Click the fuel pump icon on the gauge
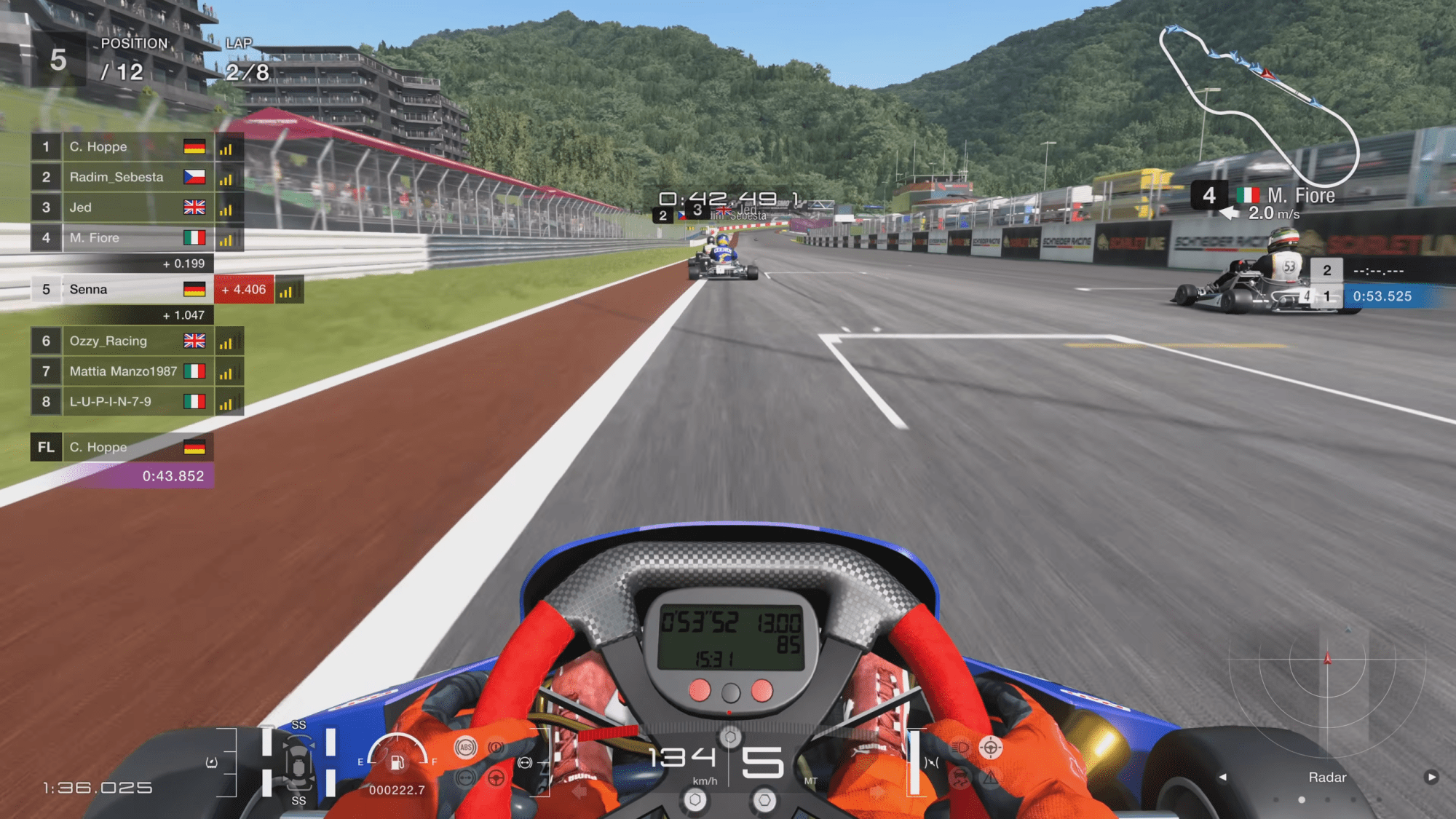The height and width of the screenshot is (819, 1456). 397,763
